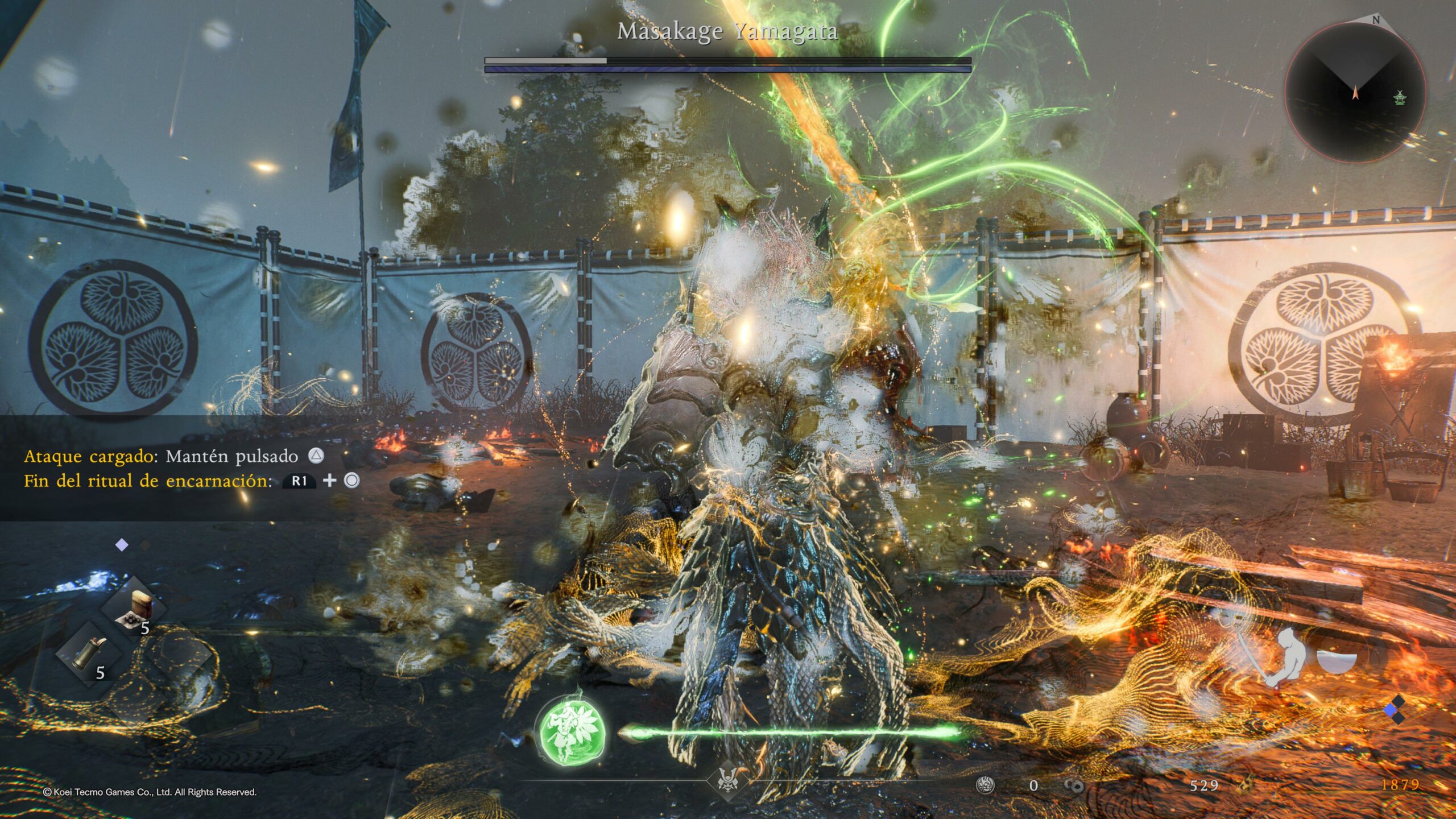Select the shrine marker on the minimap

(1399, 98)
